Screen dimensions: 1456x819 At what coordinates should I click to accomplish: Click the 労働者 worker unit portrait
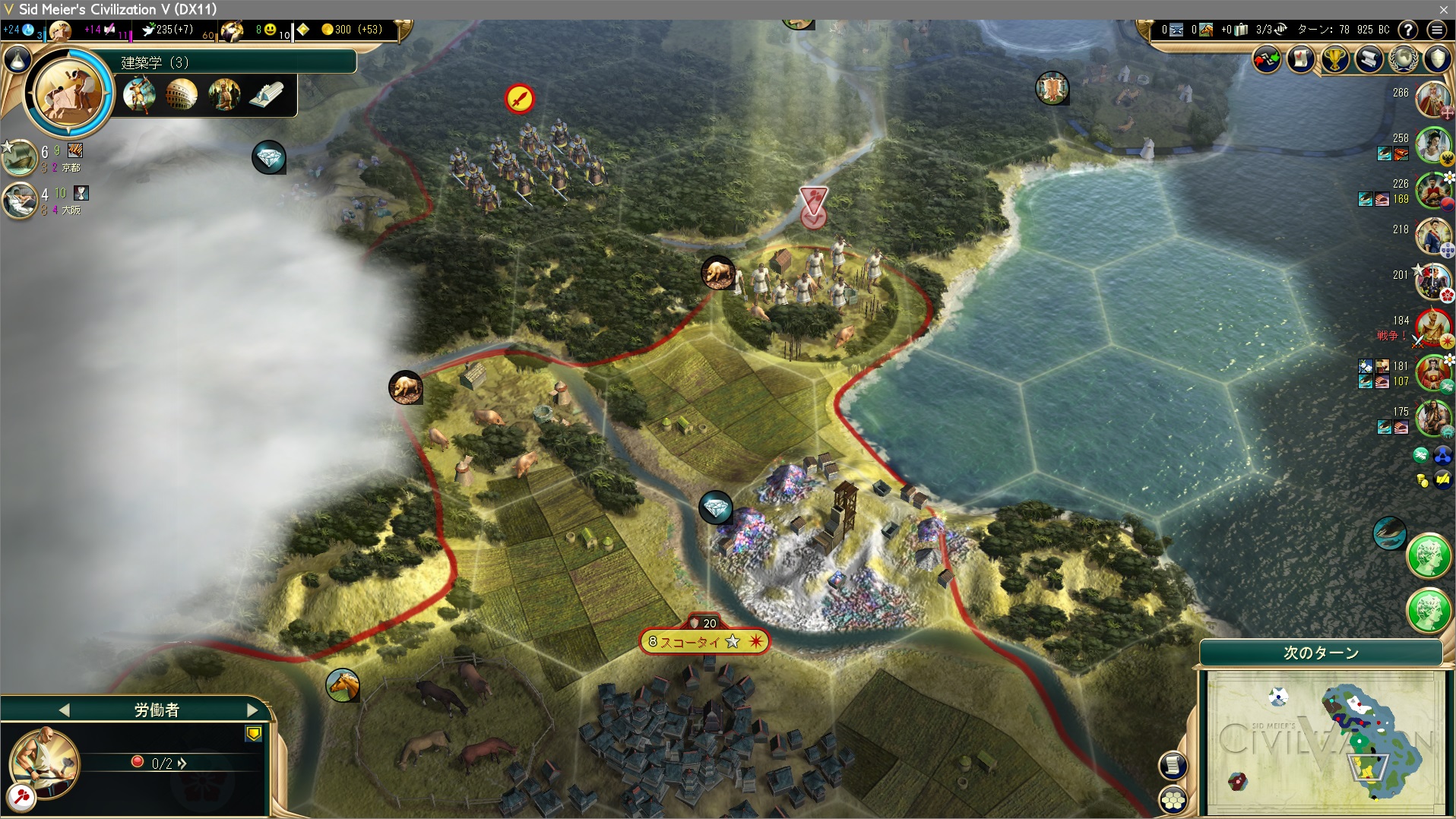coord(43,762)
